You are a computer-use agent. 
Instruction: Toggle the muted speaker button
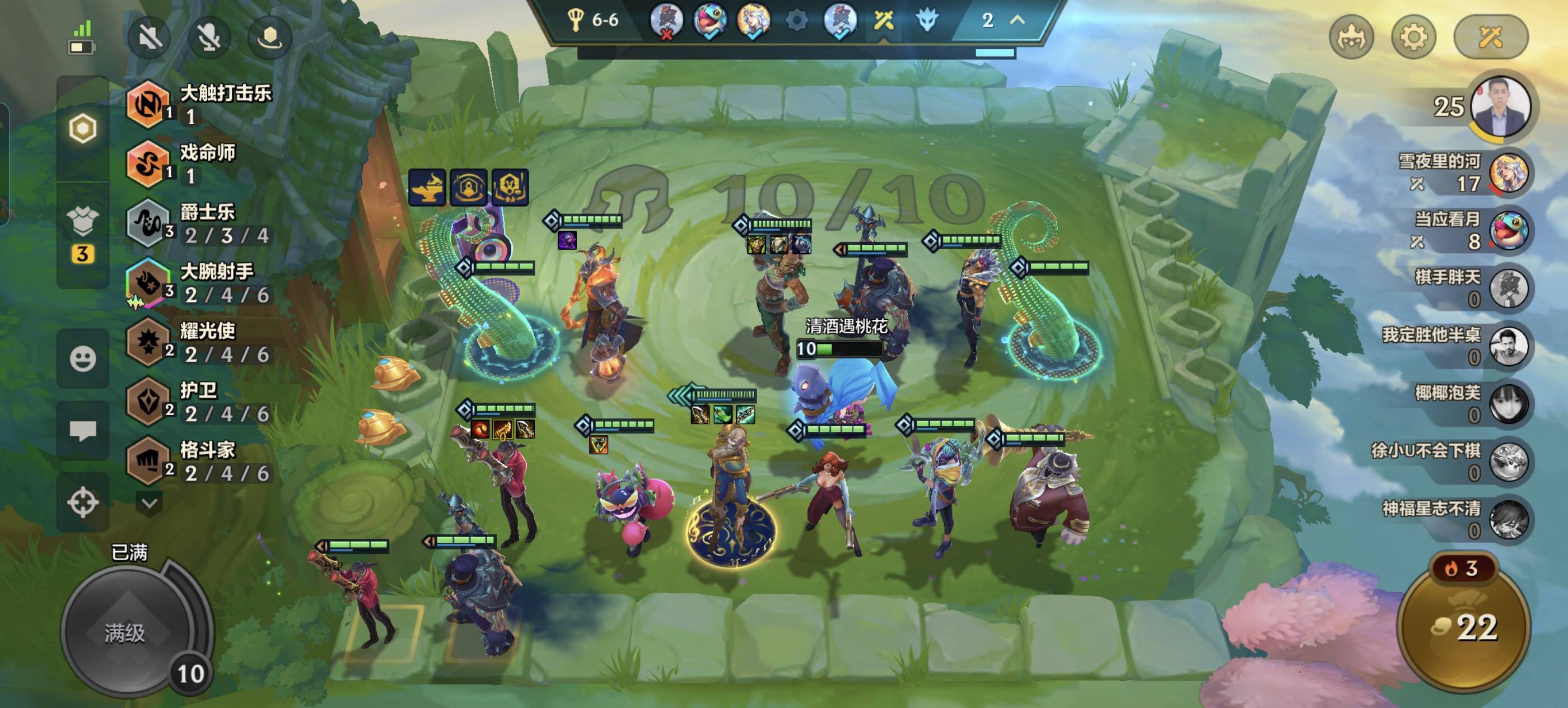point(150,38)
